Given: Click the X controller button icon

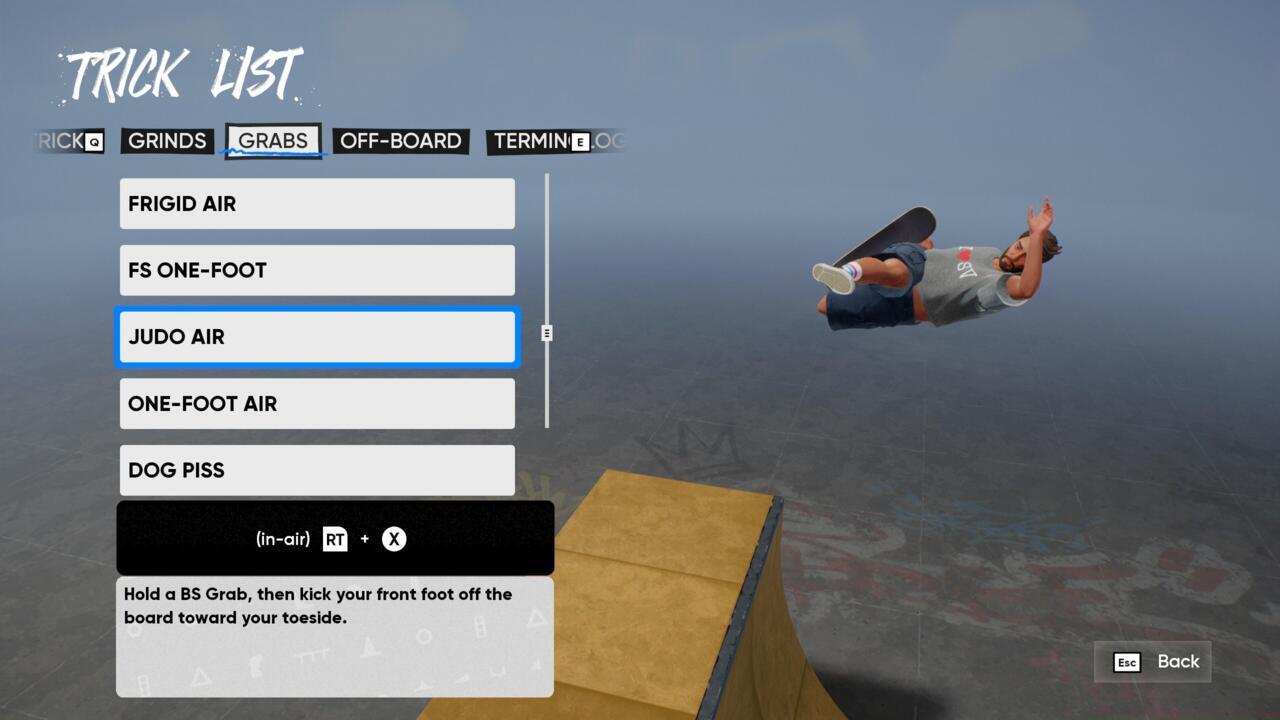Looking at the screenshot, I should 394,538.
